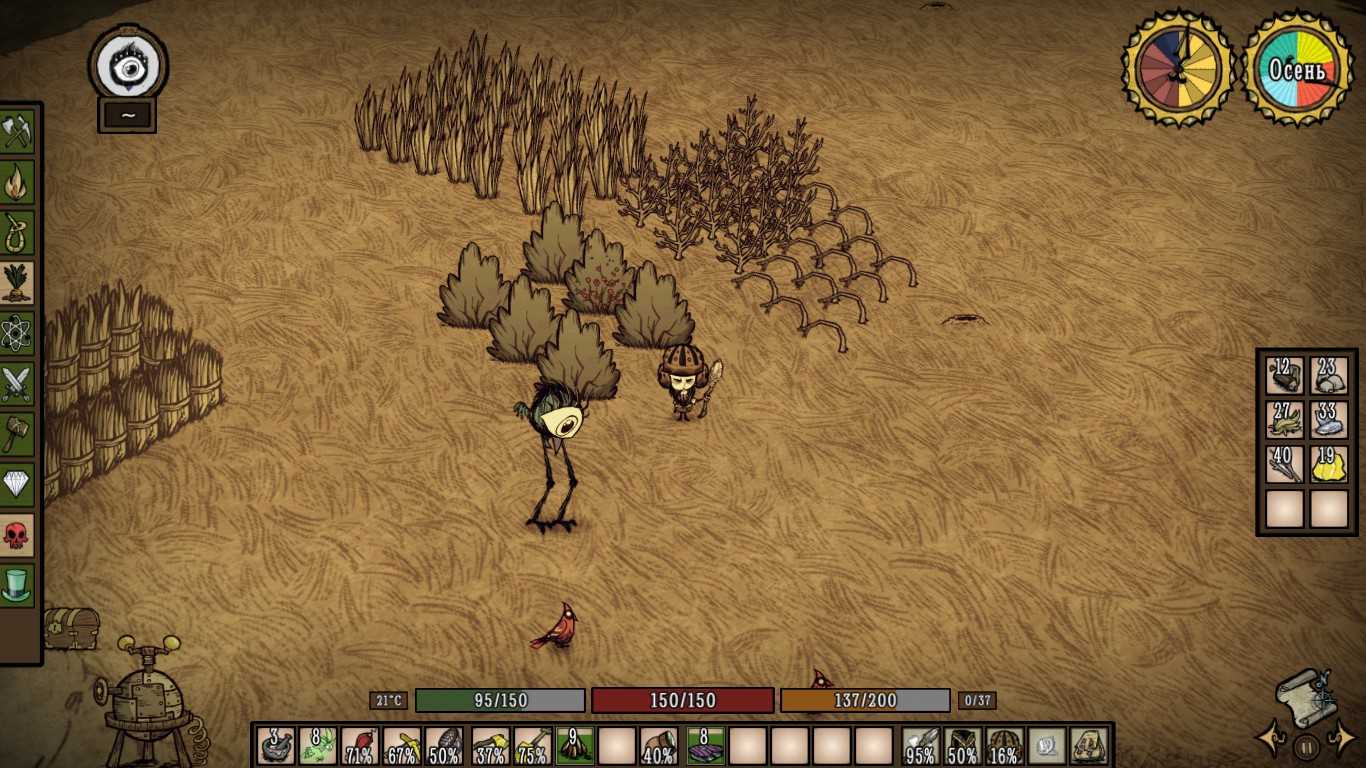Open the Fire crafting tab
Viewport: 1366px width, 768px height.
[x=17, y=182]
